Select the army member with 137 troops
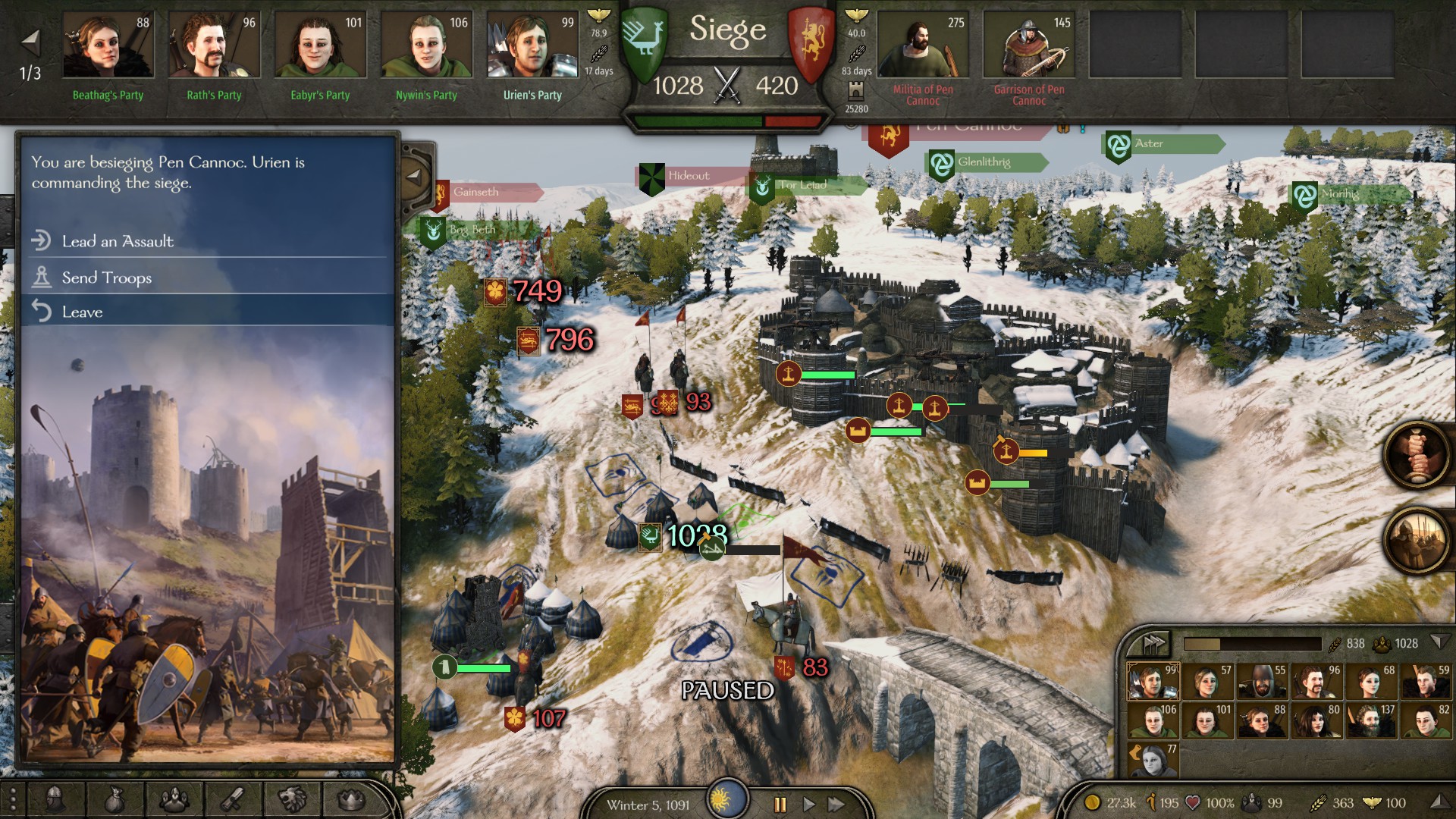 tap(1370, 720)
